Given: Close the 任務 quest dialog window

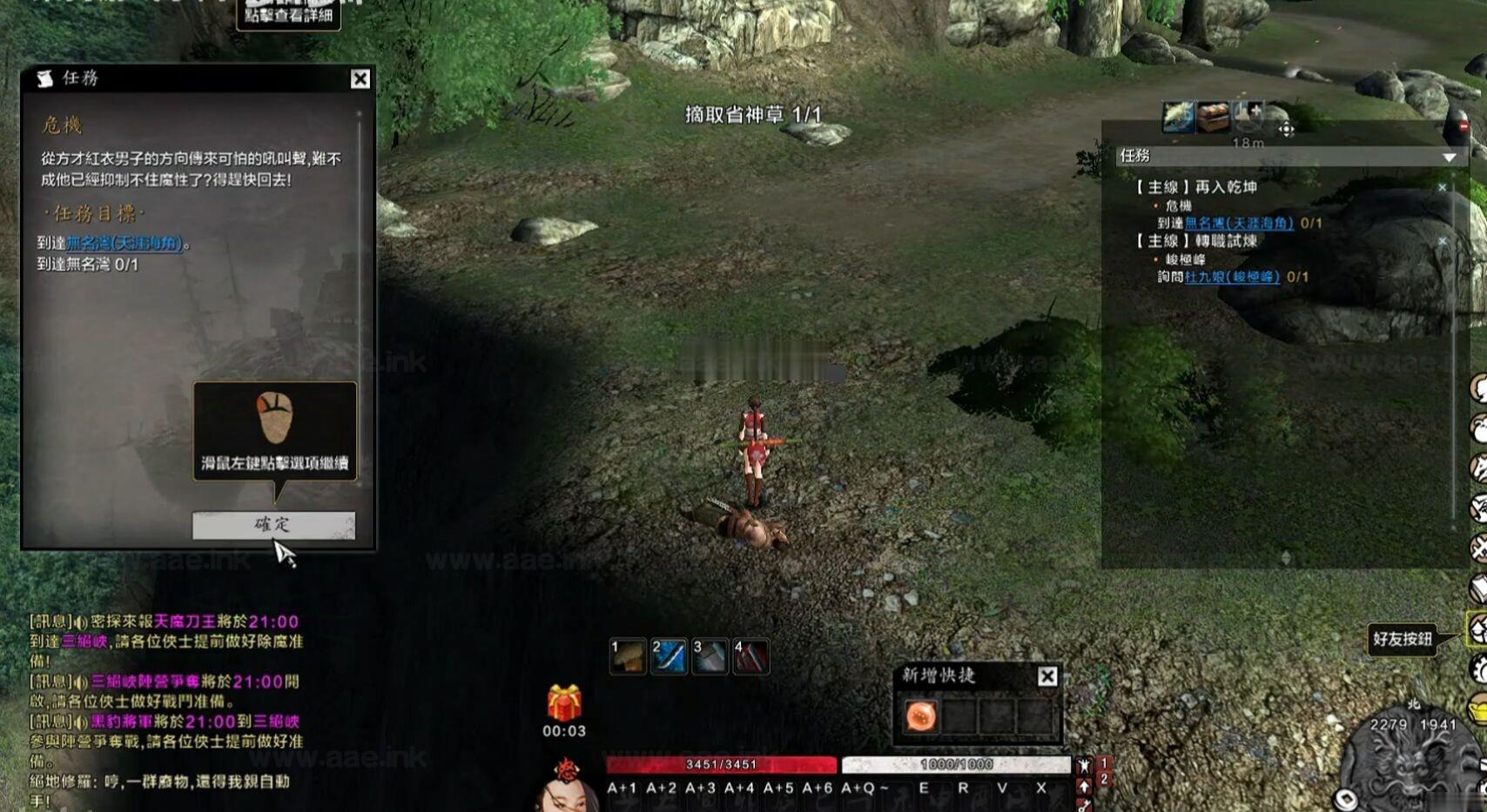Looking at the screenshot, I should click(x=360, y=79).
